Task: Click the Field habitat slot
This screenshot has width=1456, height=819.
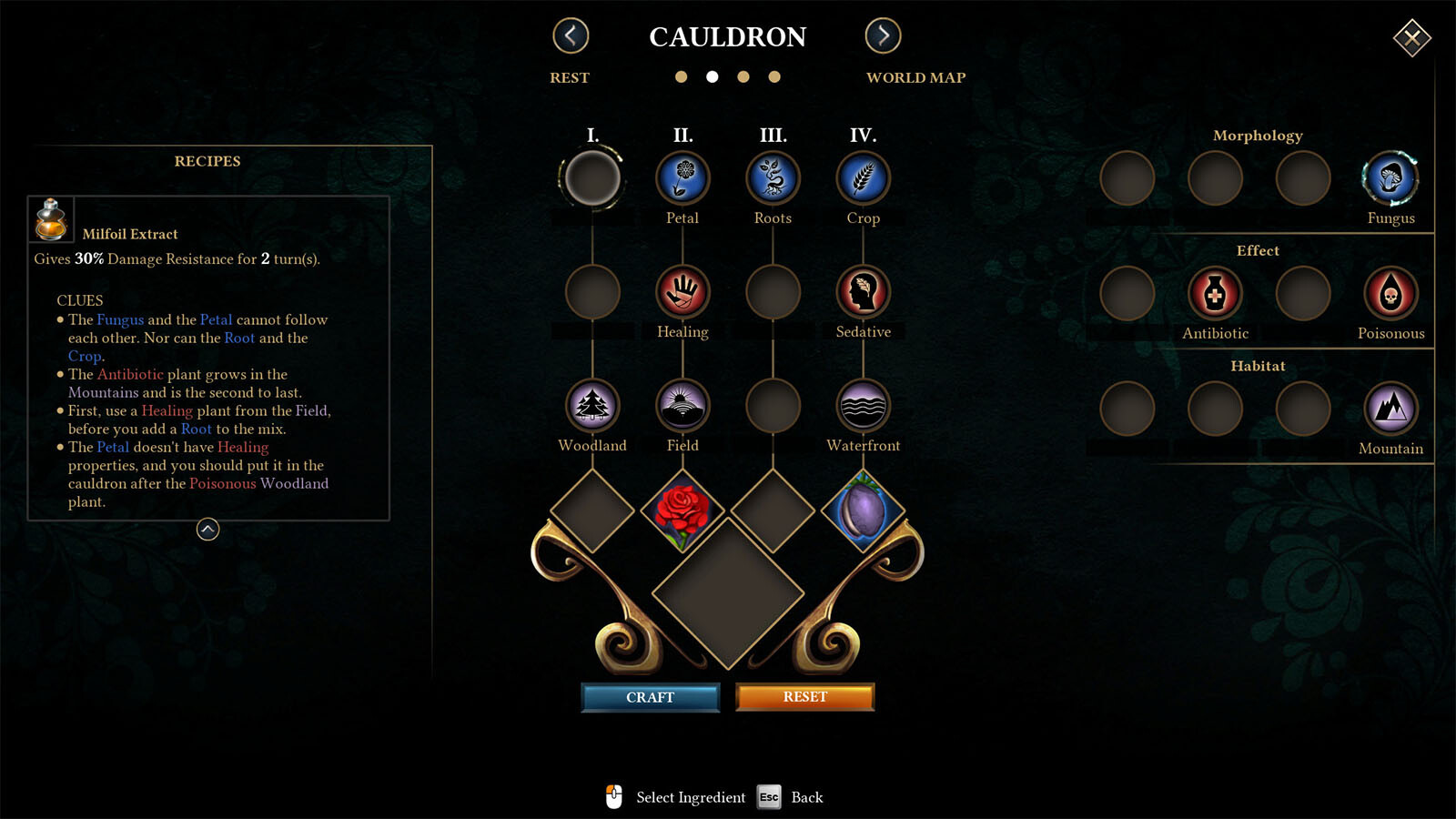Action: click(x=682, y=406)
